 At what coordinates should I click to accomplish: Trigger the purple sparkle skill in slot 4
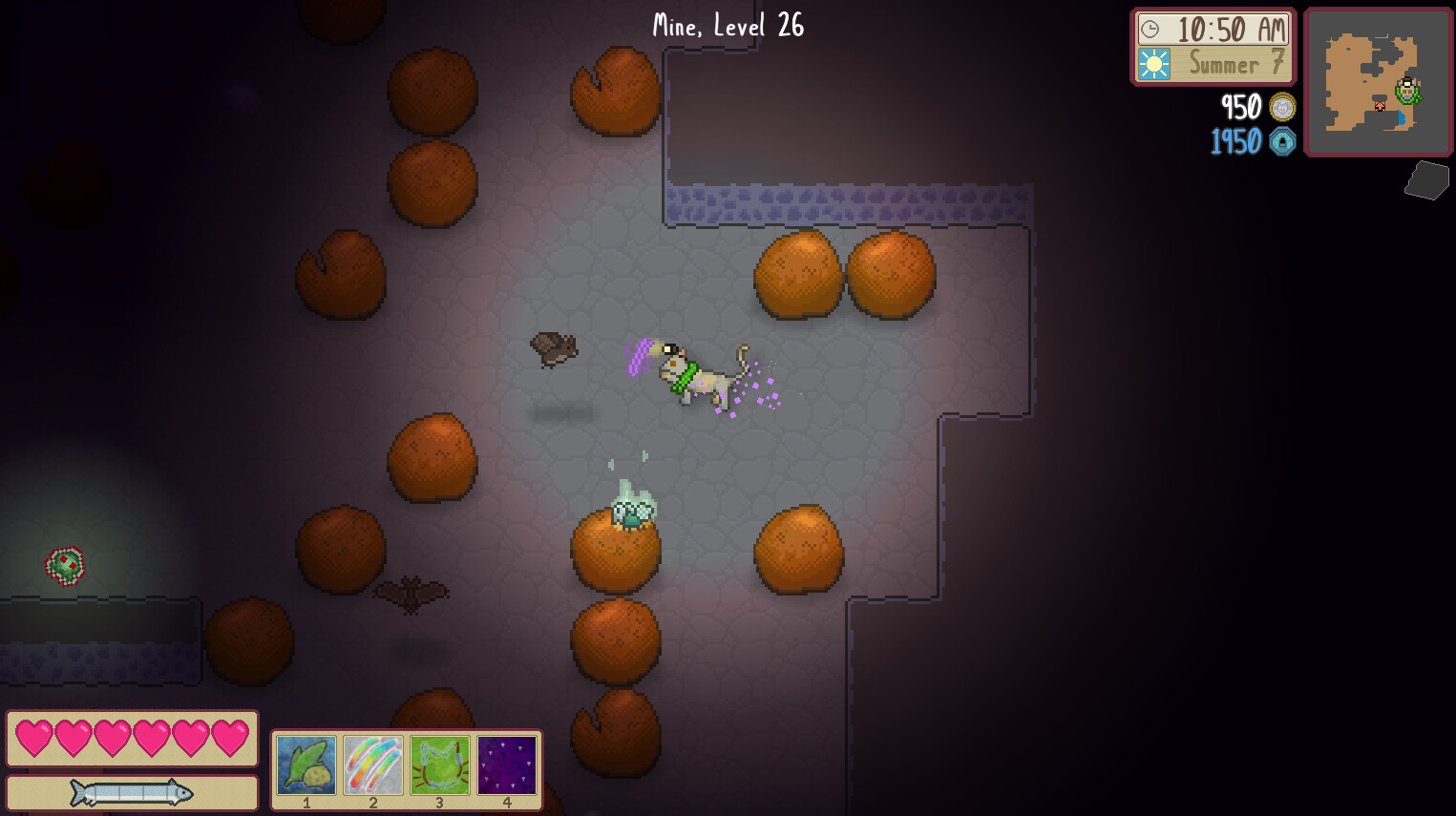507,762
